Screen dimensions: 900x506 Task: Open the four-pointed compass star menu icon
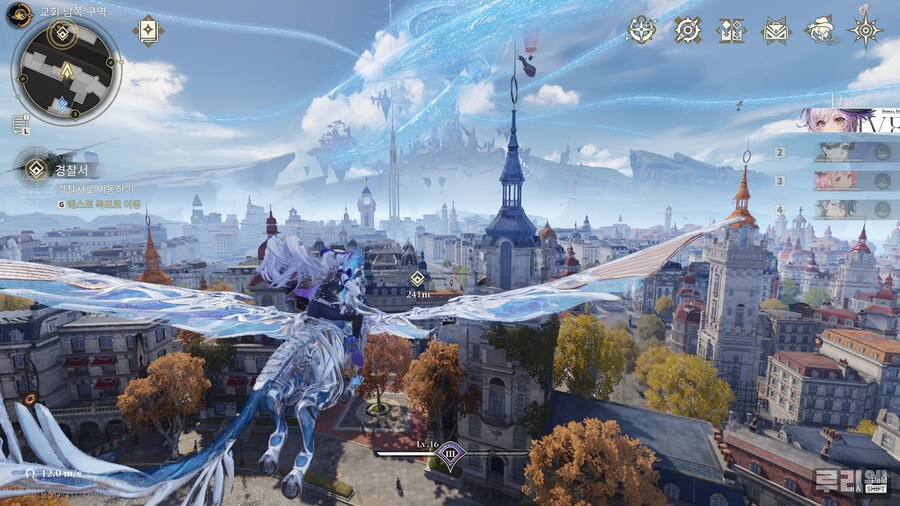point(641,30)
